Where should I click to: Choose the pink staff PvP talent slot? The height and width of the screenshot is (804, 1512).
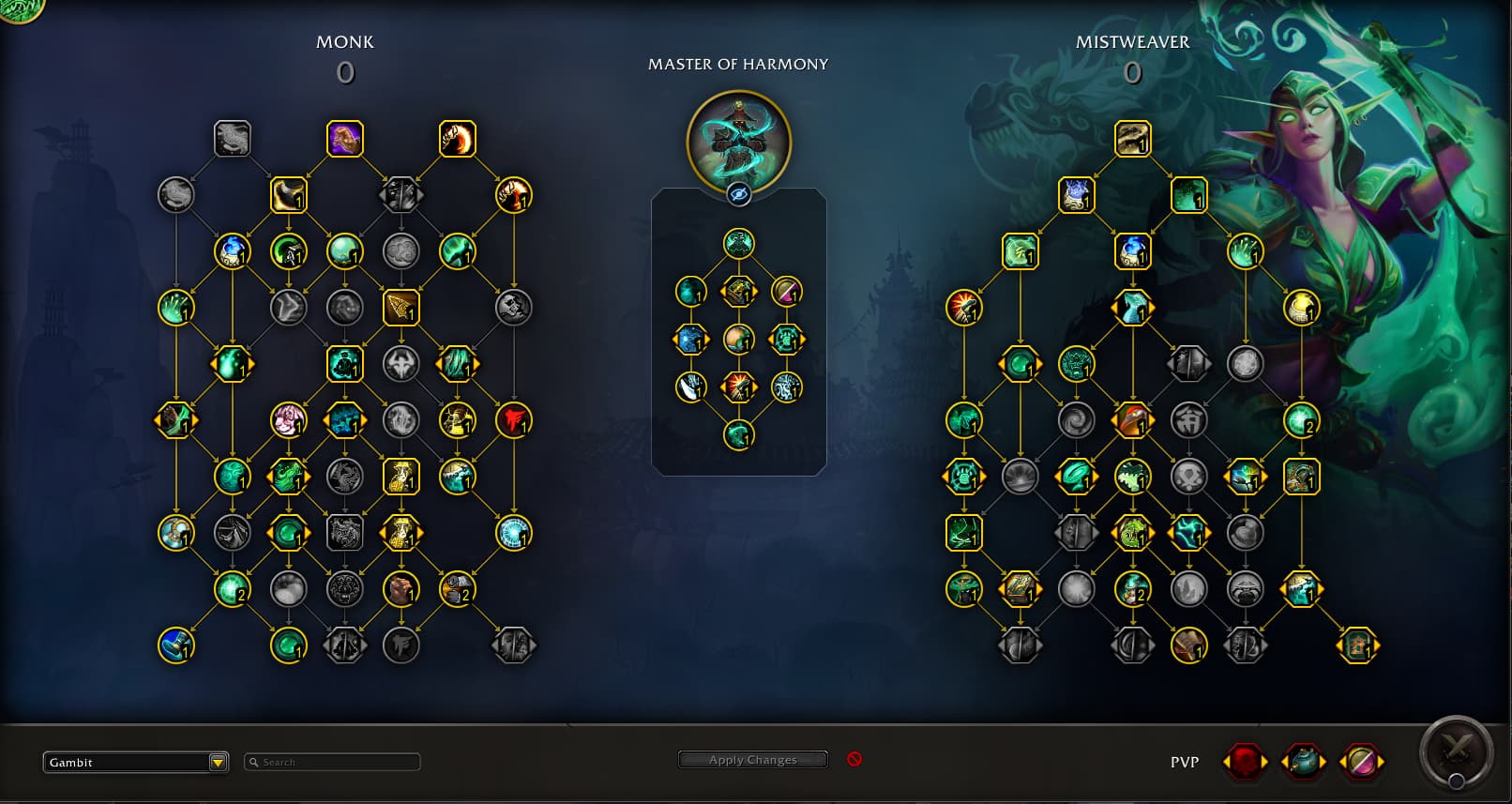coord(1361,762)
